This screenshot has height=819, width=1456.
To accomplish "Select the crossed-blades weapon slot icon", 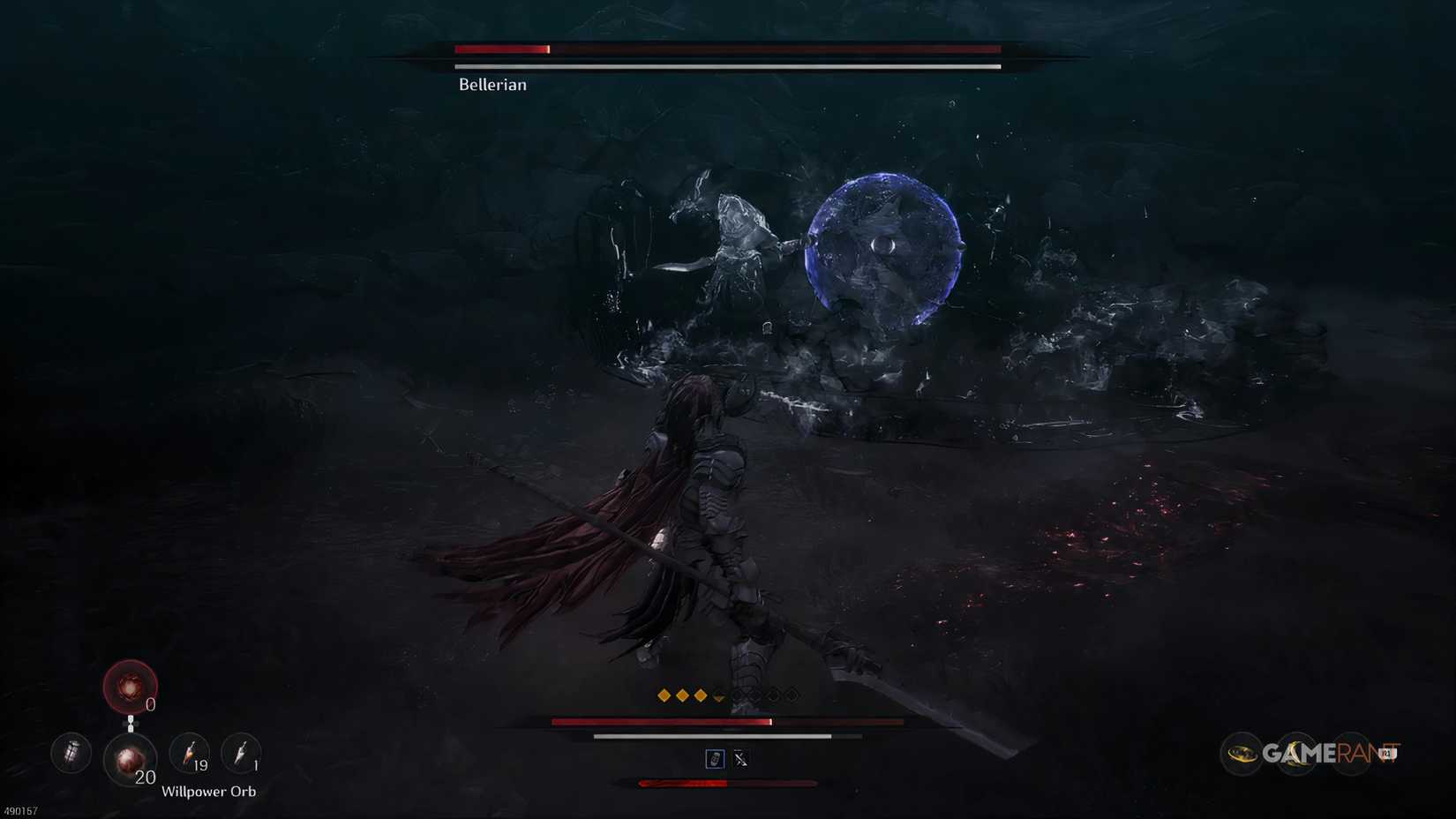I will coord(741,759).
